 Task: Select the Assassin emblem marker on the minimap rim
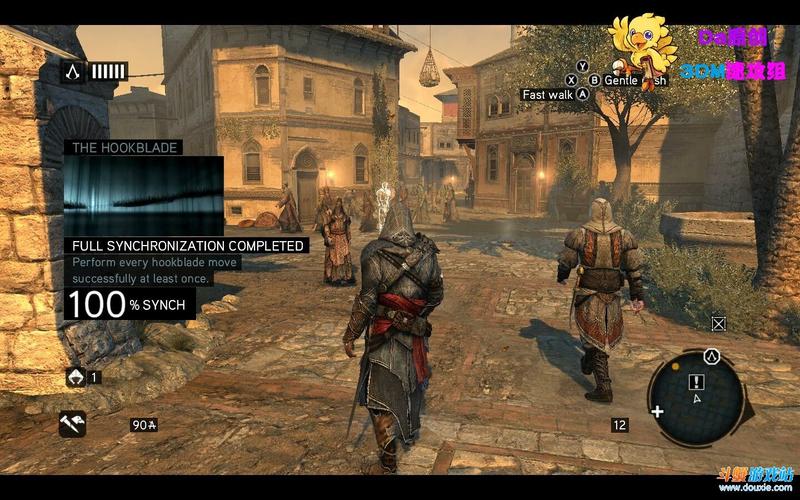(x=711, y=355)
